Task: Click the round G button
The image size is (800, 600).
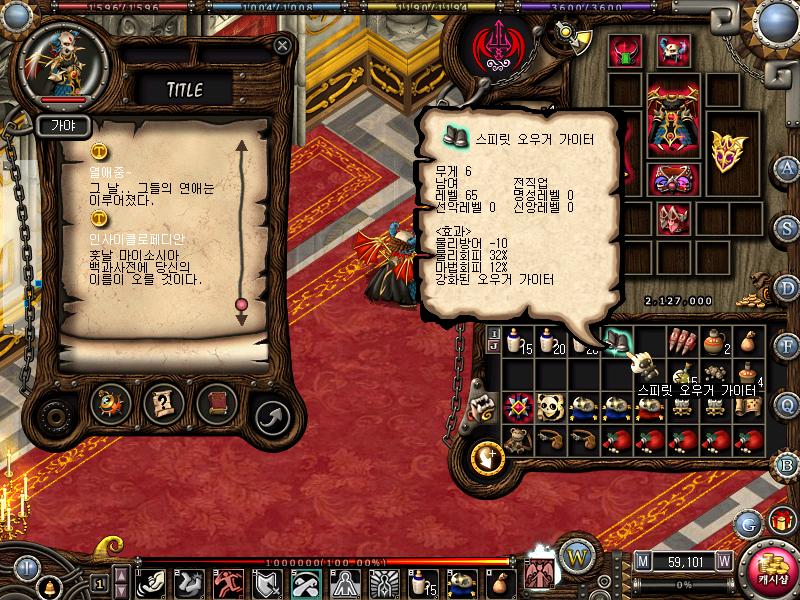Action: [748, 524]
